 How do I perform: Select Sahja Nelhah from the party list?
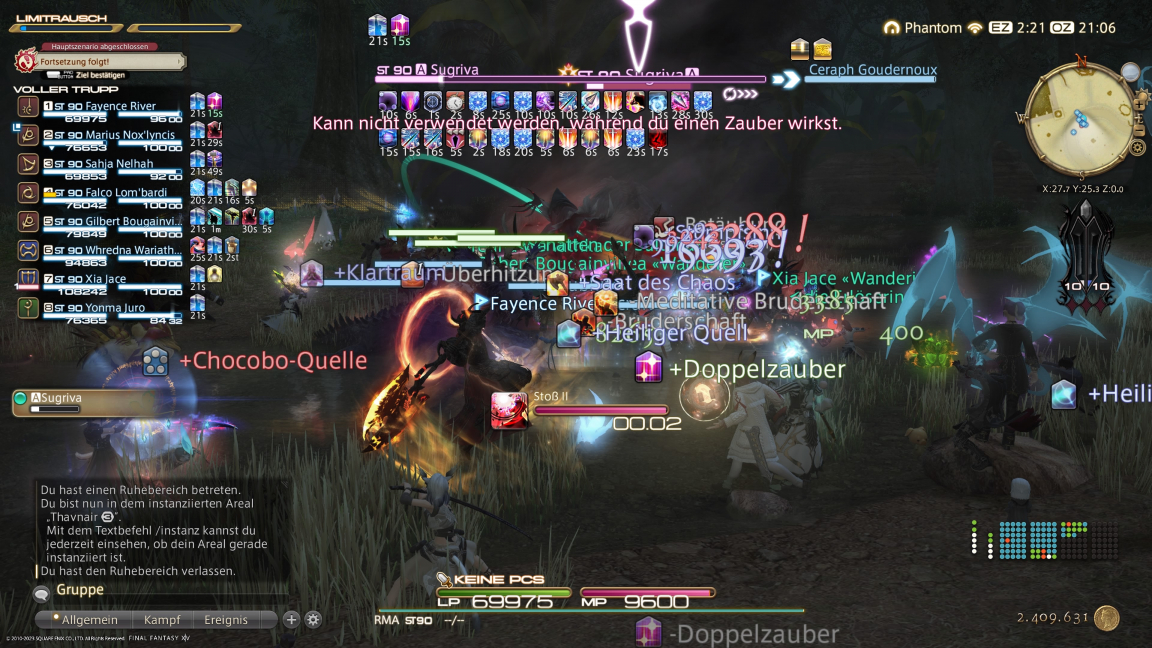[118, 164]
